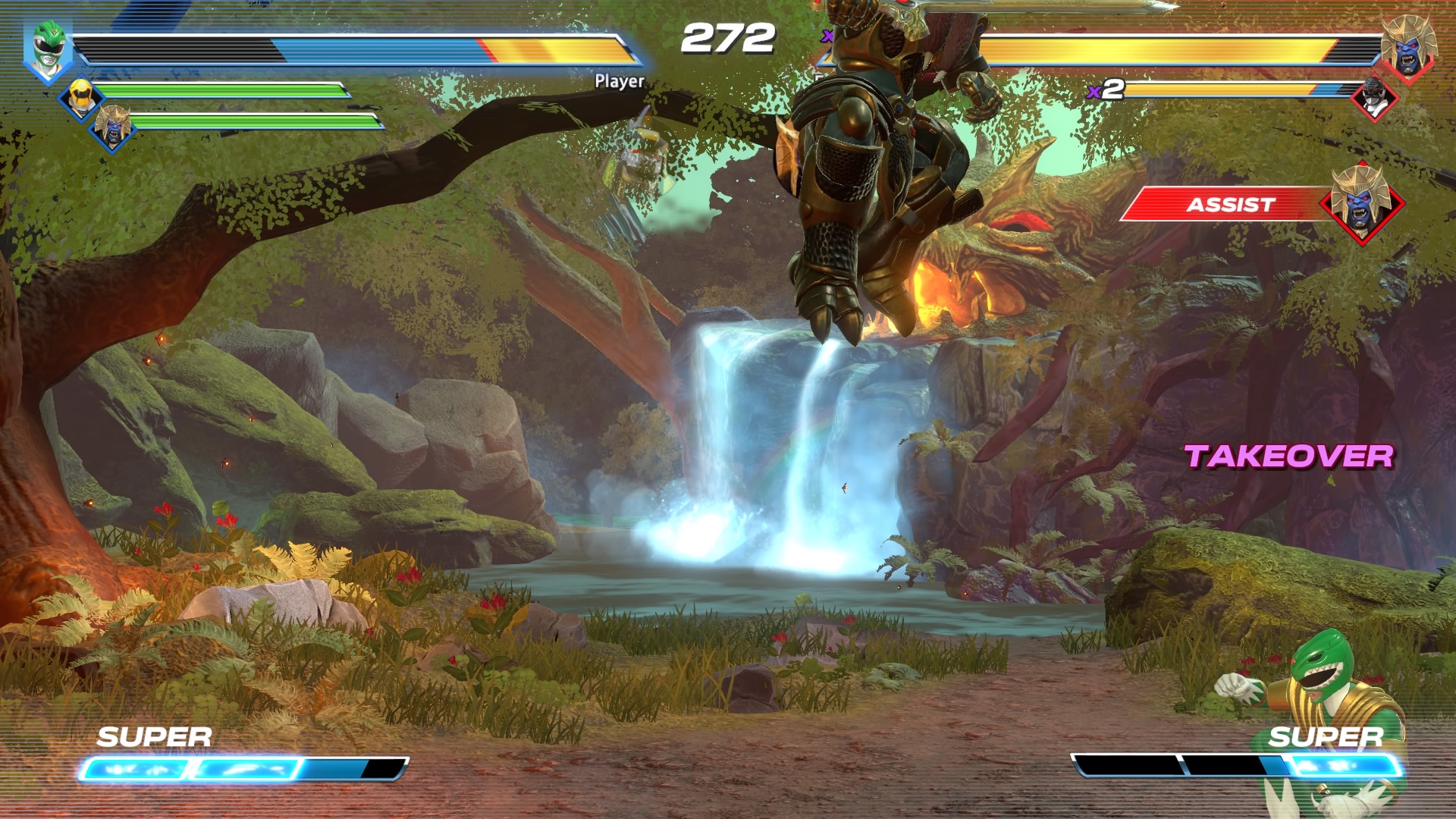Click the Goldar portrait under the Yellow Ranger
The image size is (1456, 819).
pos(112,129)
